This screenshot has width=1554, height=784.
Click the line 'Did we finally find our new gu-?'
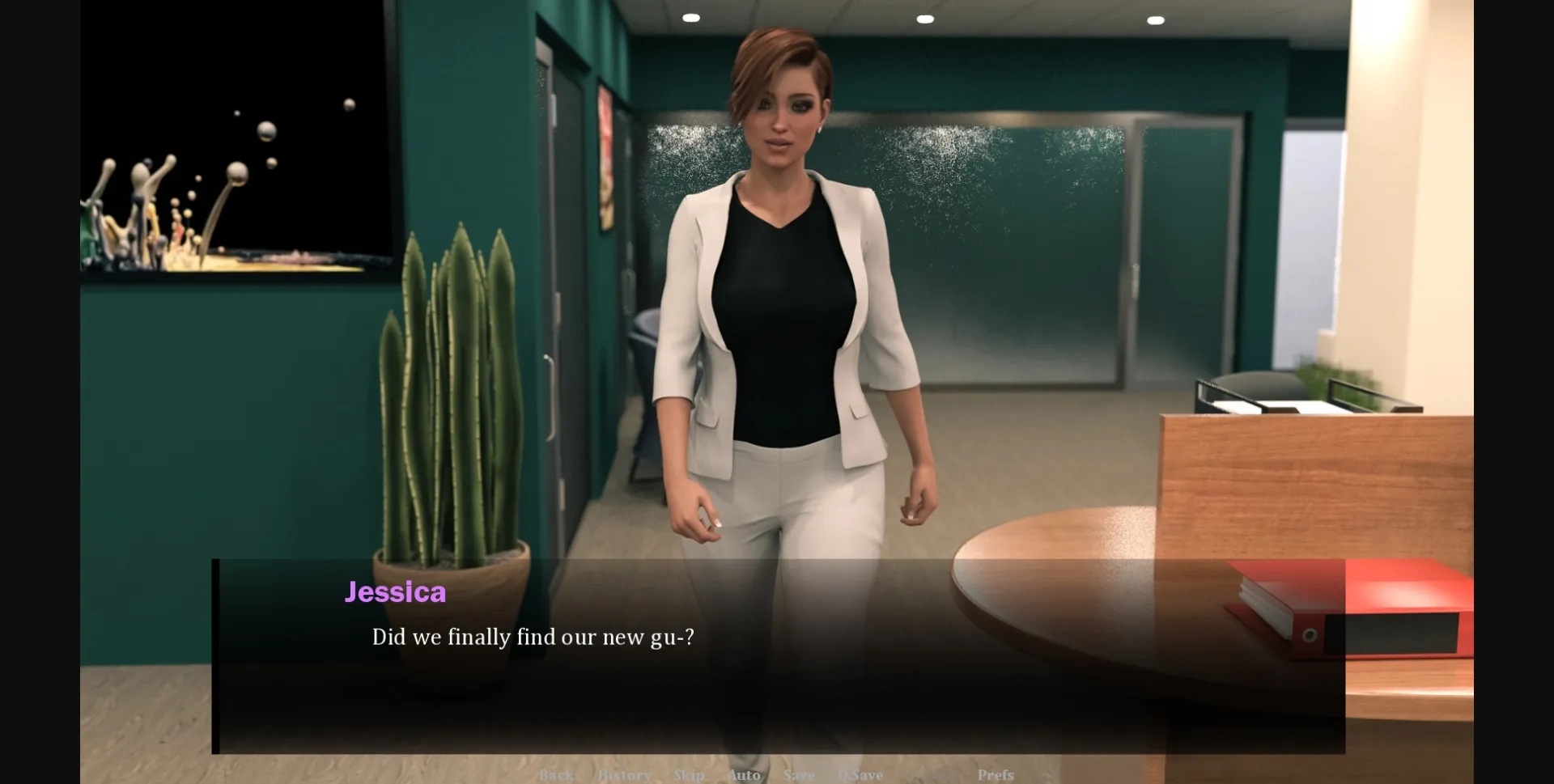tap(533, 638)
